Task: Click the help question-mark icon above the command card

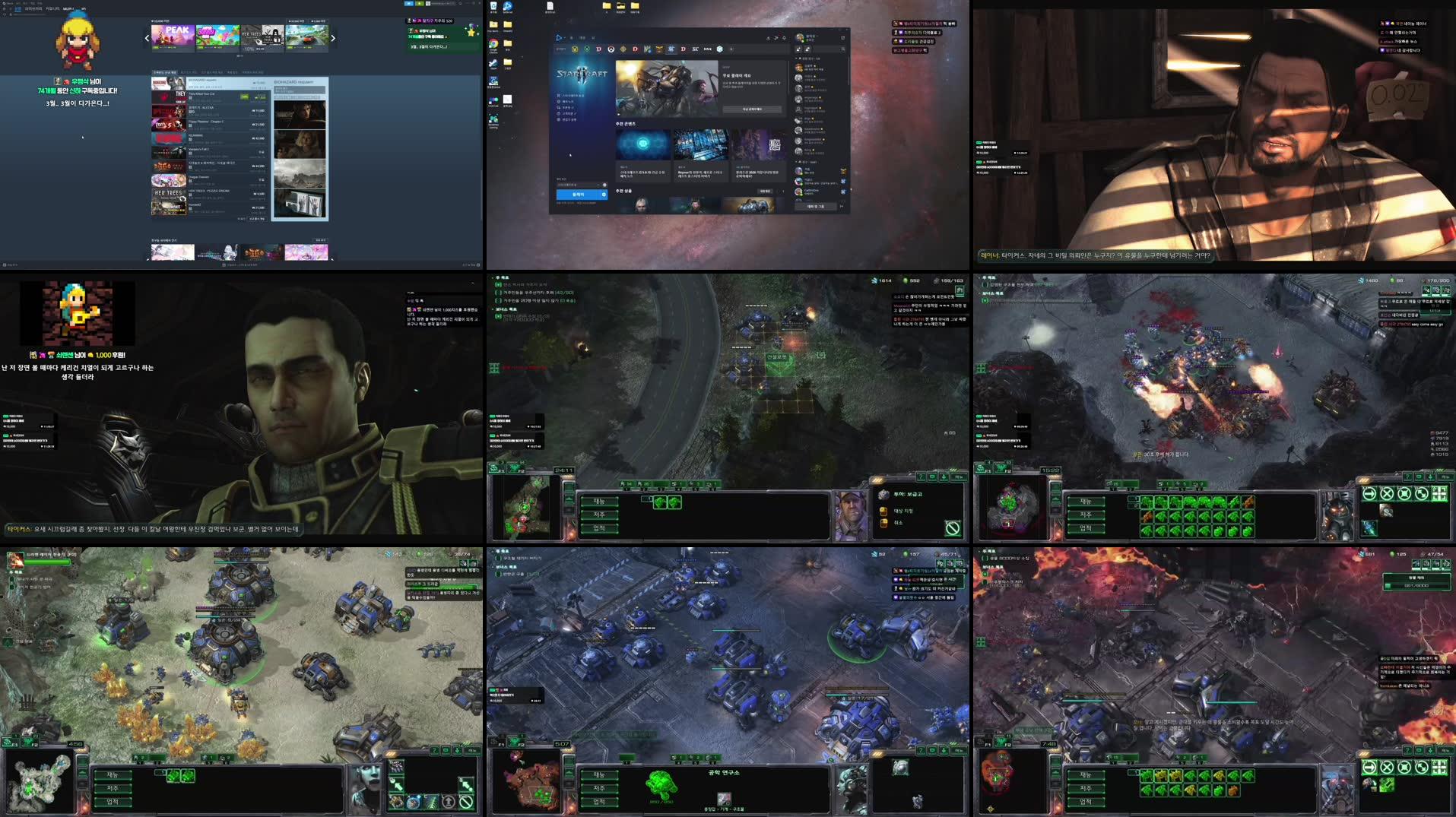Action: click(x=921, y=477)
